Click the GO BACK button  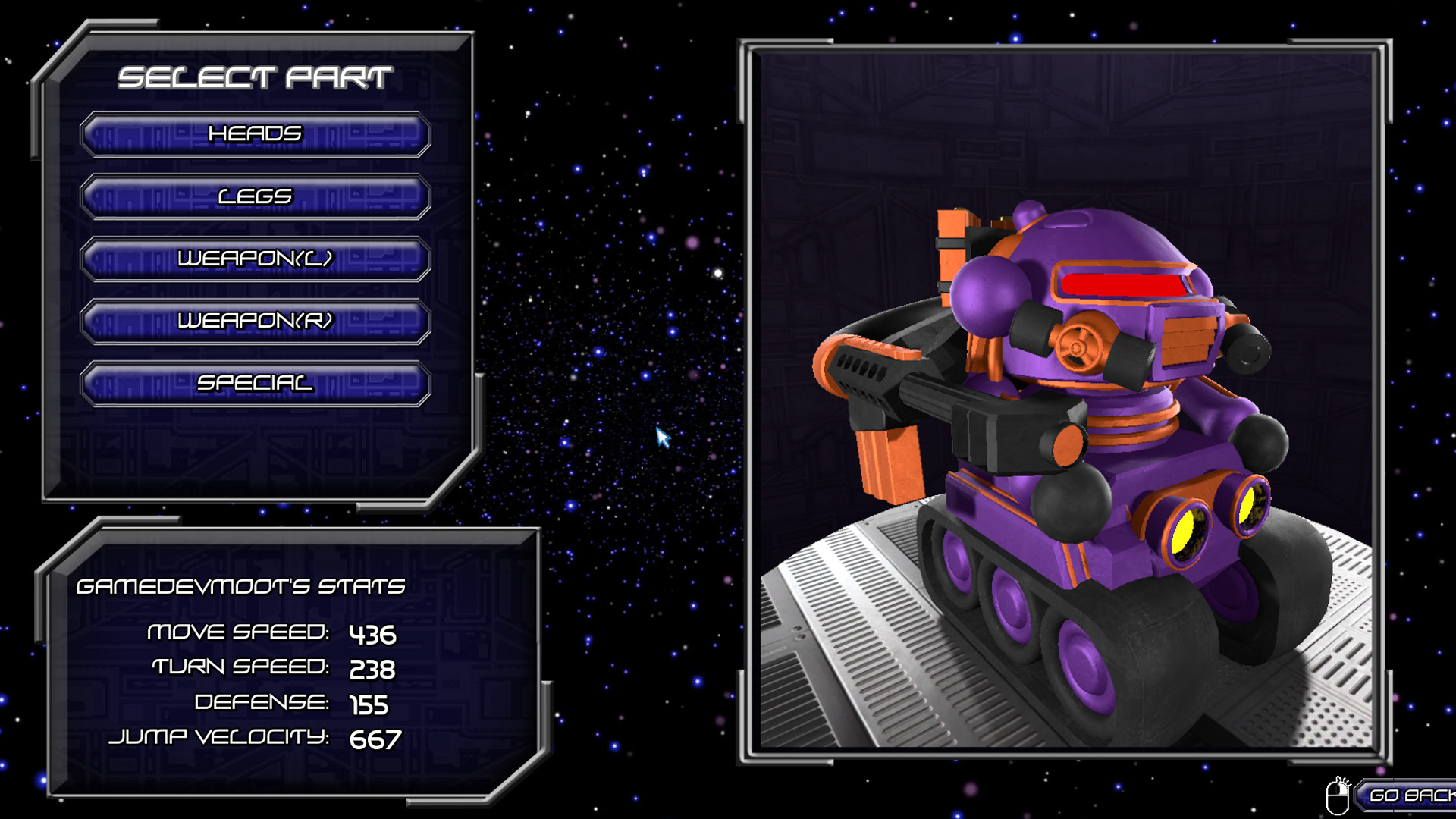[x=1413, y=794]
